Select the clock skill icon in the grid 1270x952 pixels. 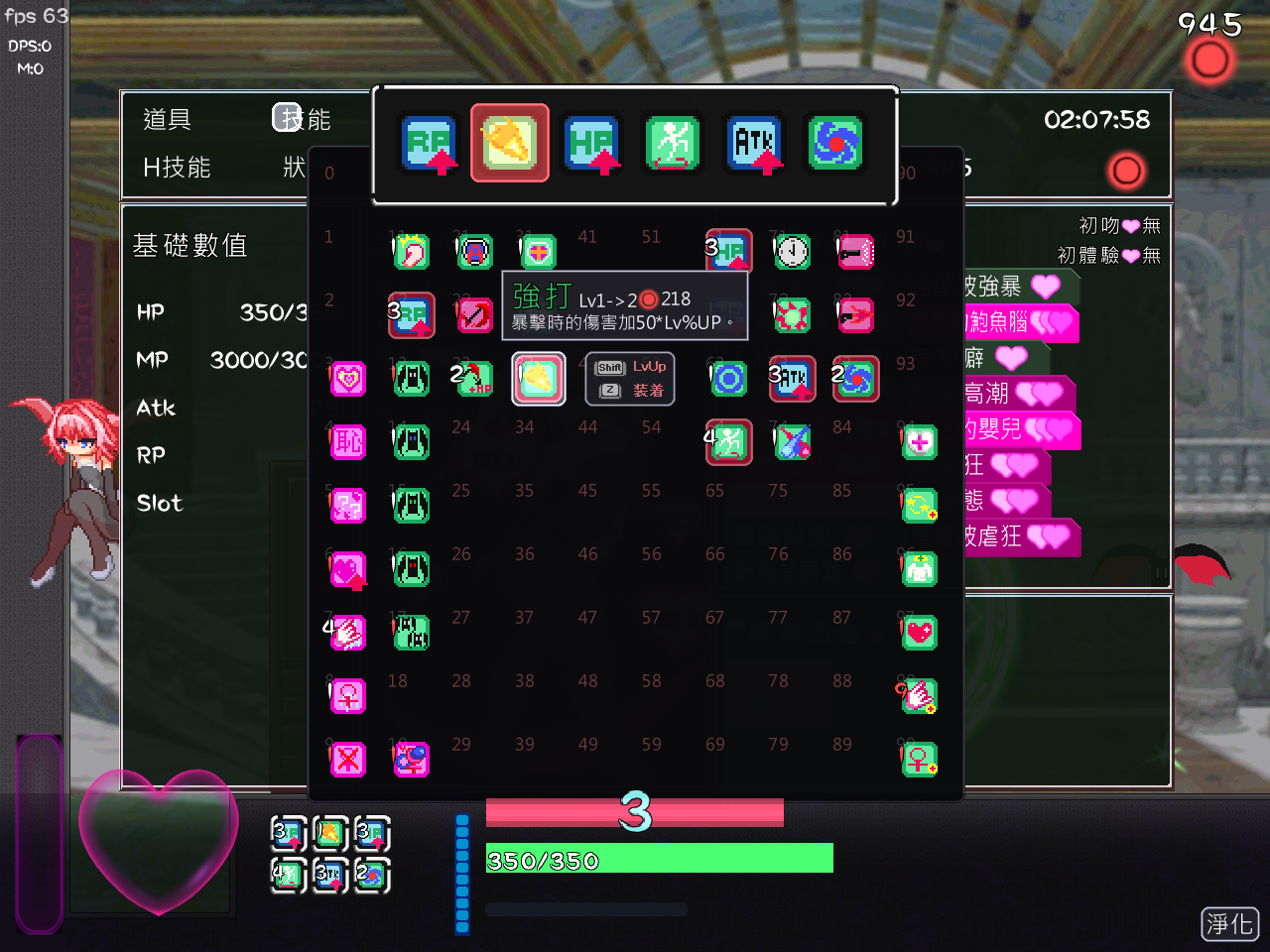pos(792,252)
